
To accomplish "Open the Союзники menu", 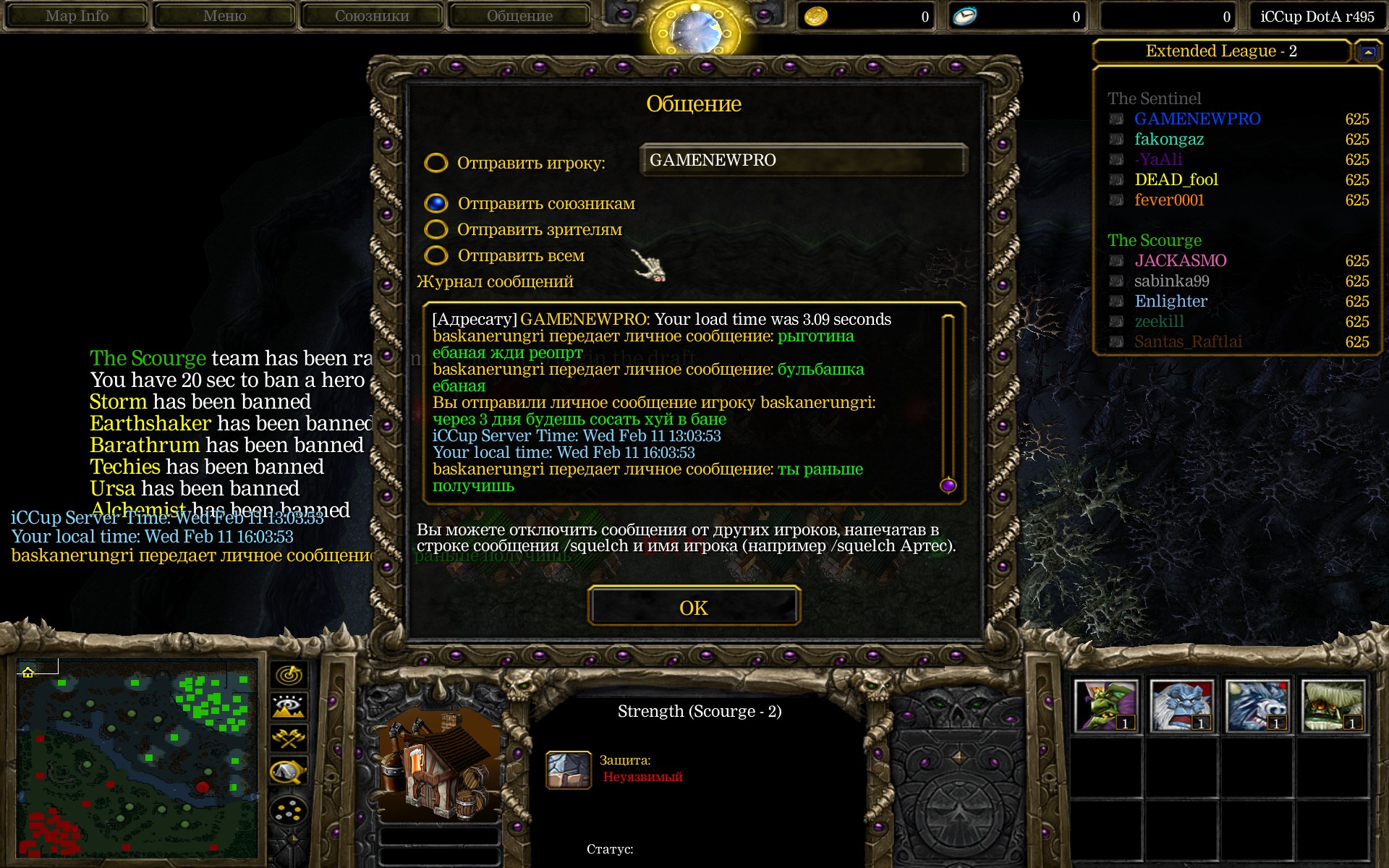I will point(372,16).
